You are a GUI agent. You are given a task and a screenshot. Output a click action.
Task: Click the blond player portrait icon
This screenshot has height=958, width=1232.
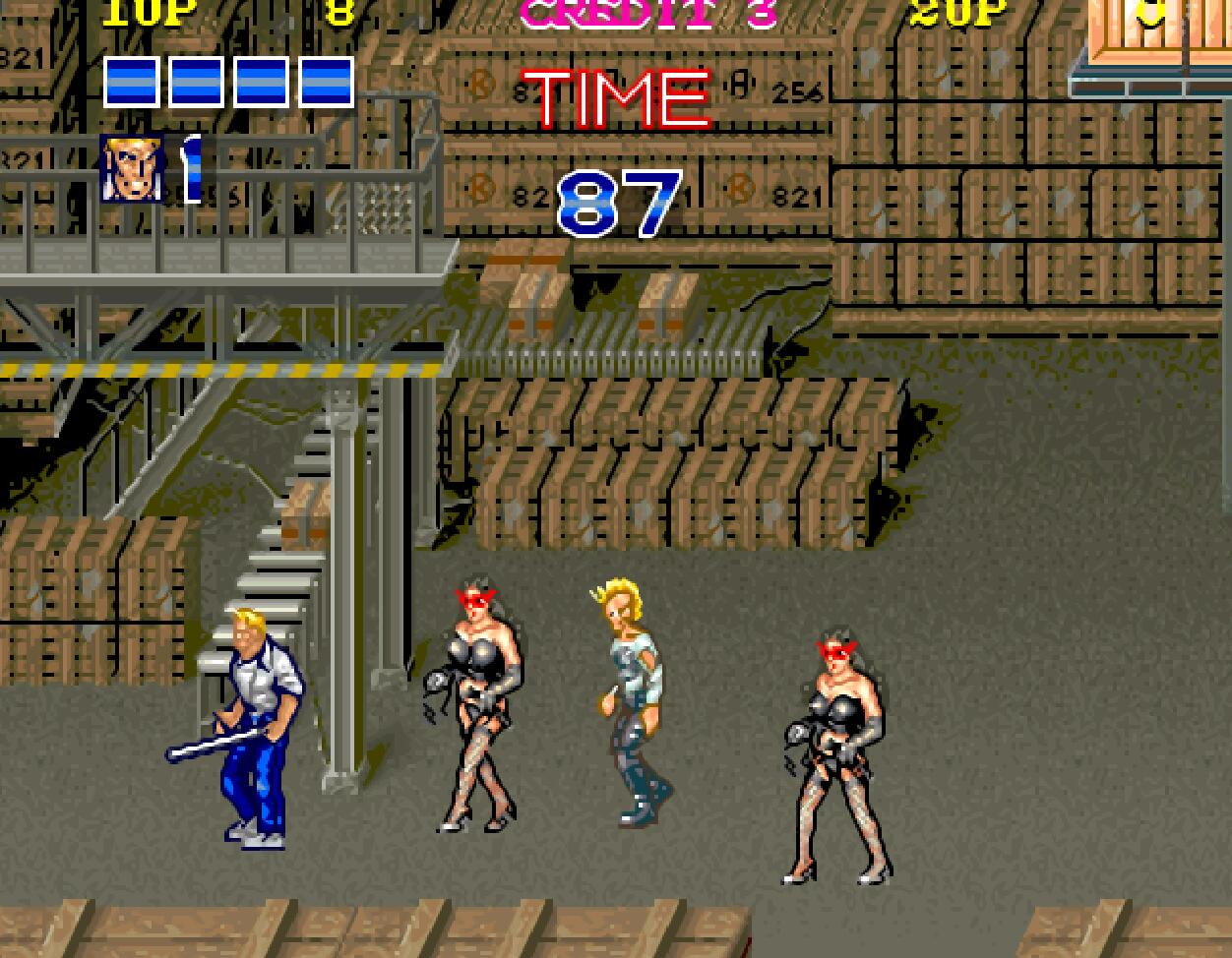133,169
